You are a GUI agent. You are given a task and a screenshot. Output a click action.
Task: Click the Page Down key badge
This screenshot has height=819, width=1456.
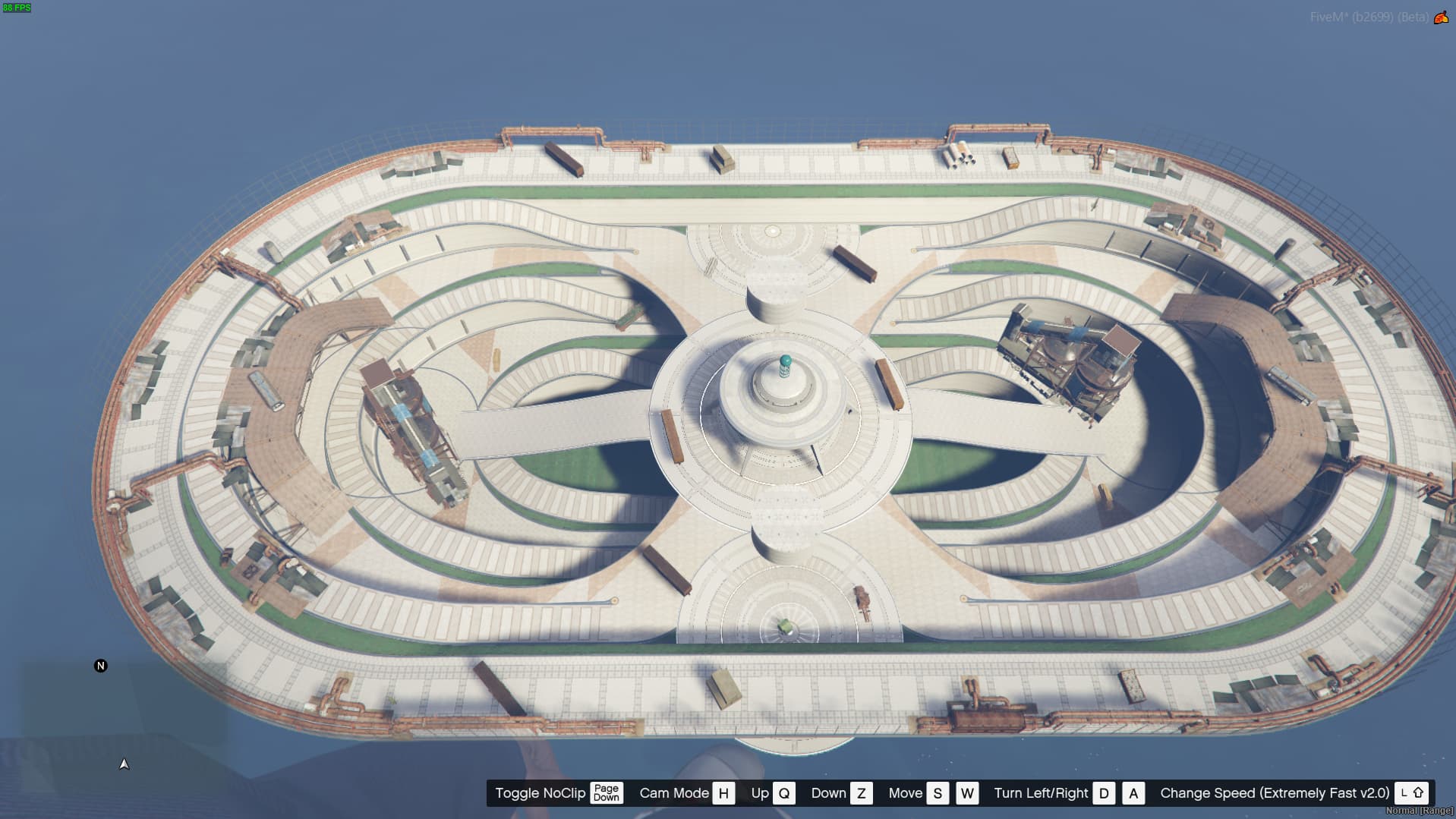[x=607, y=792]
